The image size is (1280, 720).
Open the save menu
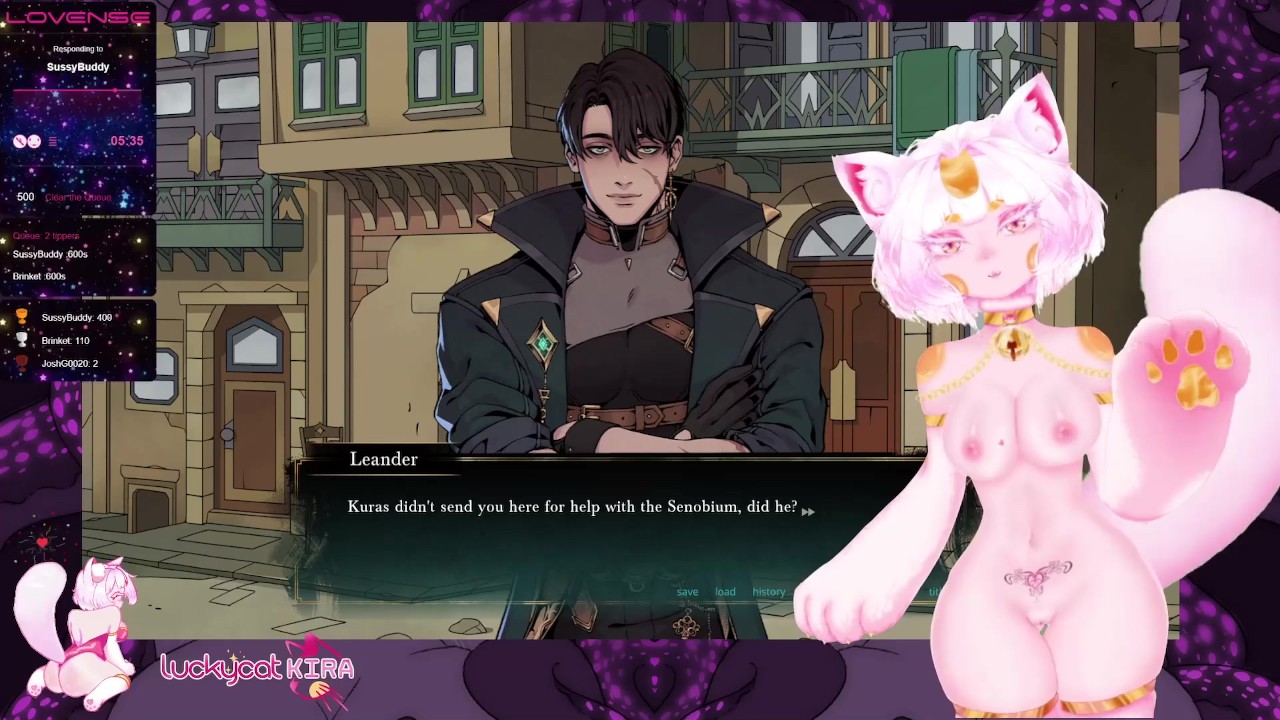point(687,592)
